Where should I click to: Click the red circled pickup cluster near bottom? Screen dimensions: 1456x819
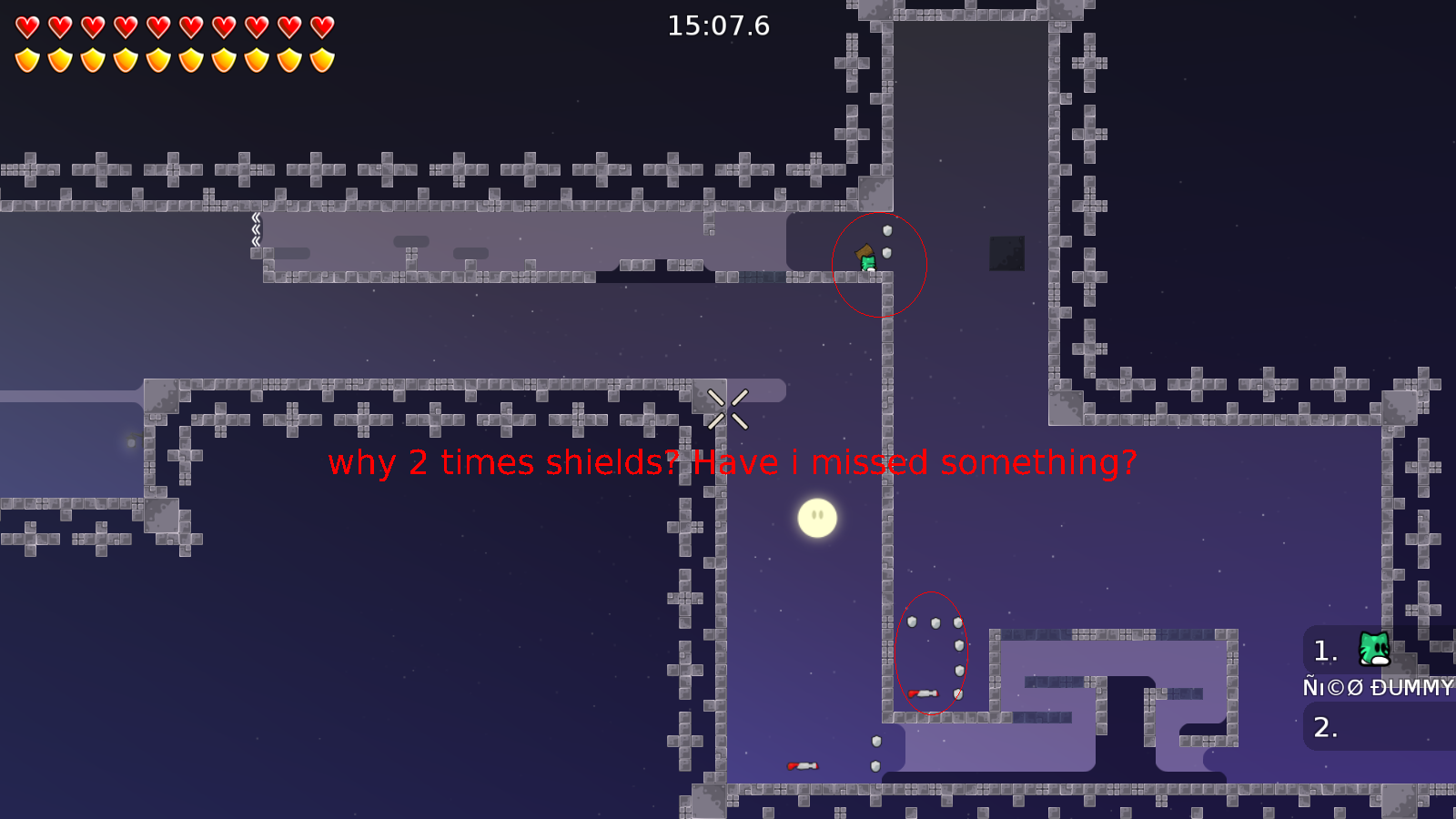tap(933, 653)
